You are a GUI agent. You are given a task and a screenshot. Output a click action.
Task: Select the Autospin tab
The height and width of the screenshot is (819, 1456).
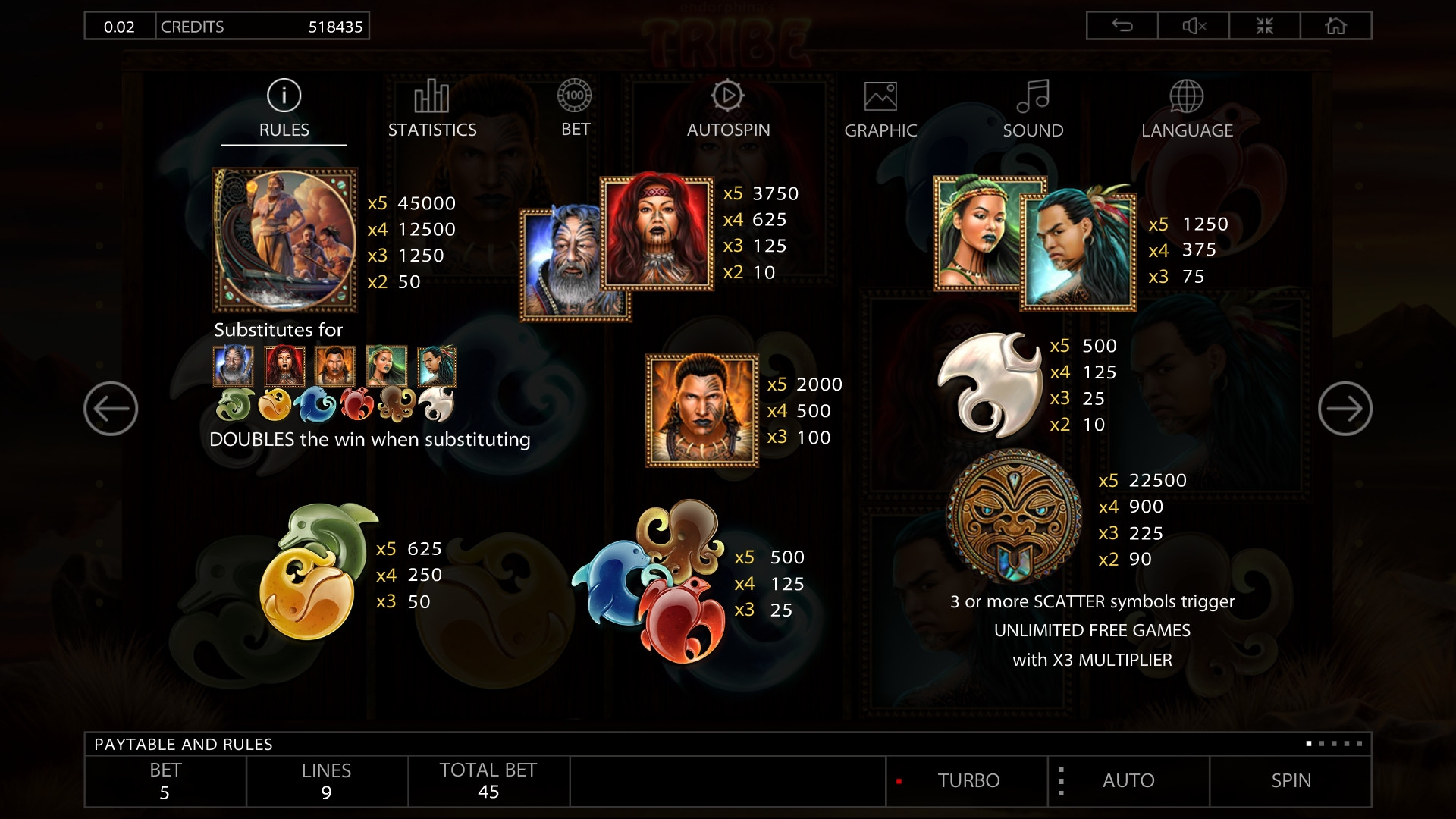[728, 110]
